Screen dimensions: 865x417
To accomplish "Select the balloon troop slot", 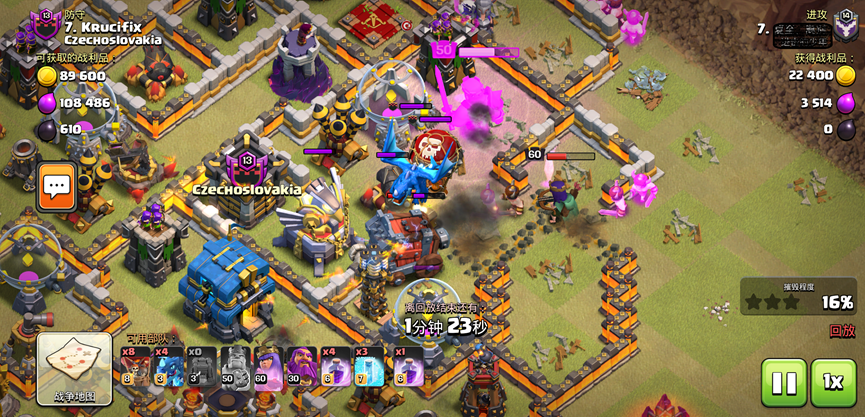I will [135, 367].
